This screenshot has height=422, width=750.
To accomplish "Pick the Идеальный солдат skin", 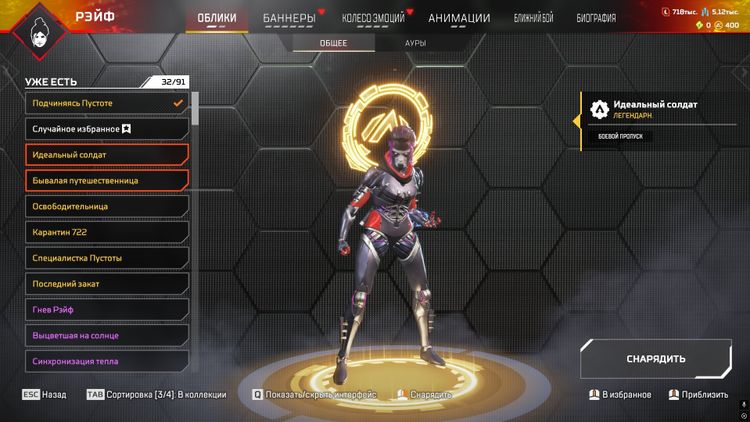I will [107, 155].
